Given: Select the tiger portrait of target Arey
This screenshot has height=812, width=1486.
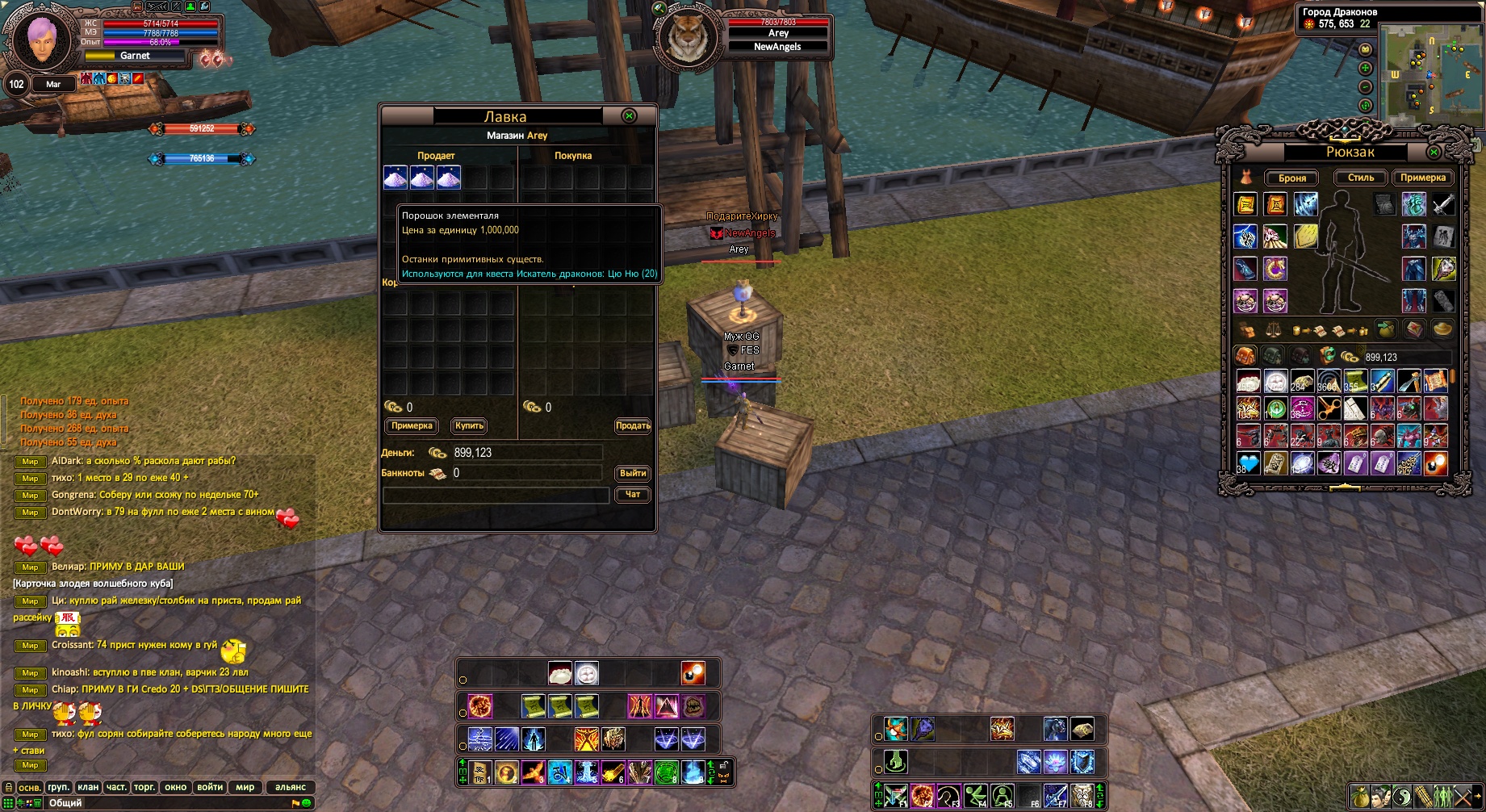Looking at the screenshot, I should (688, 36).
